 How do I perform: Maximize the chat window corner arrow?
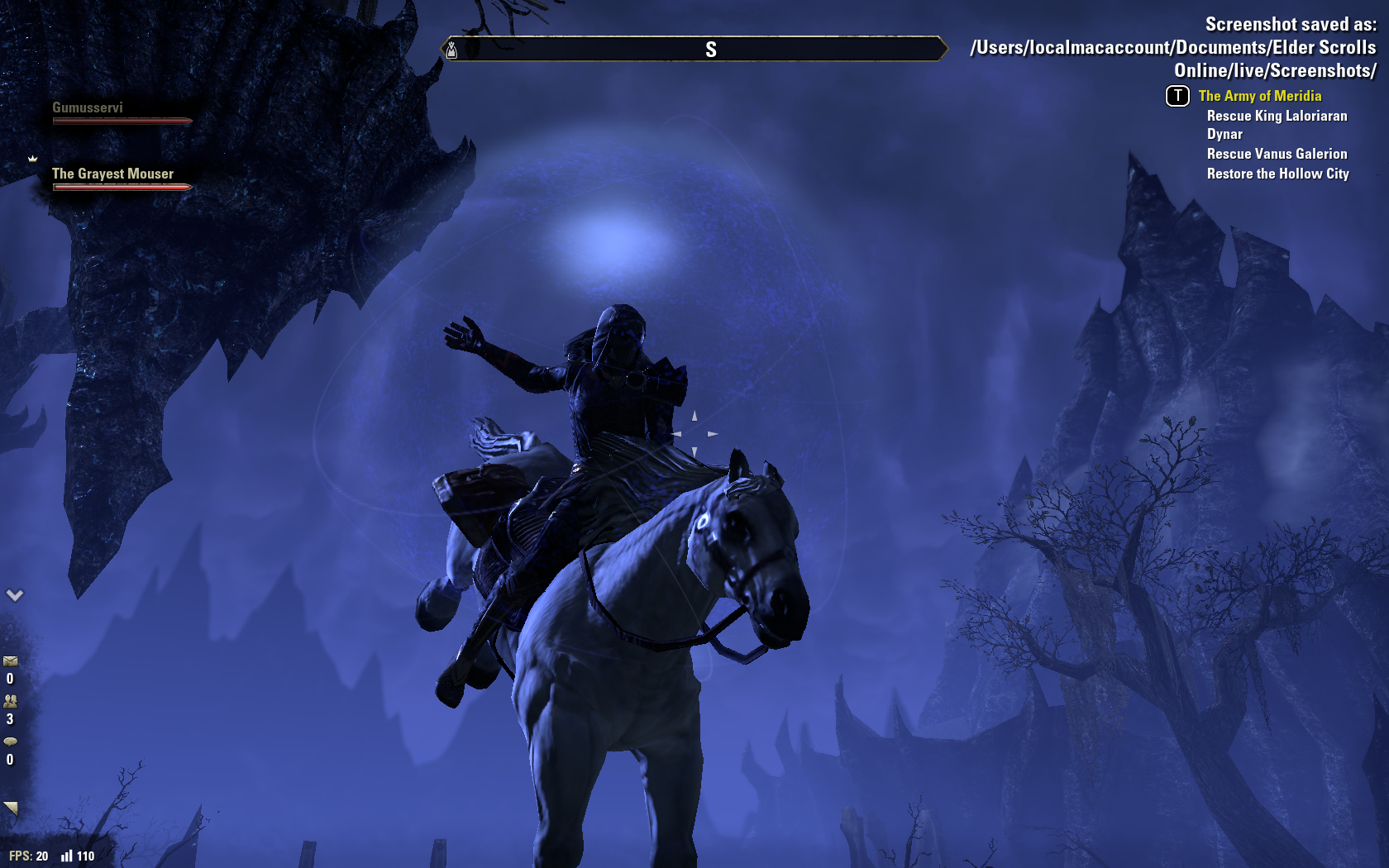click(11, 808)
